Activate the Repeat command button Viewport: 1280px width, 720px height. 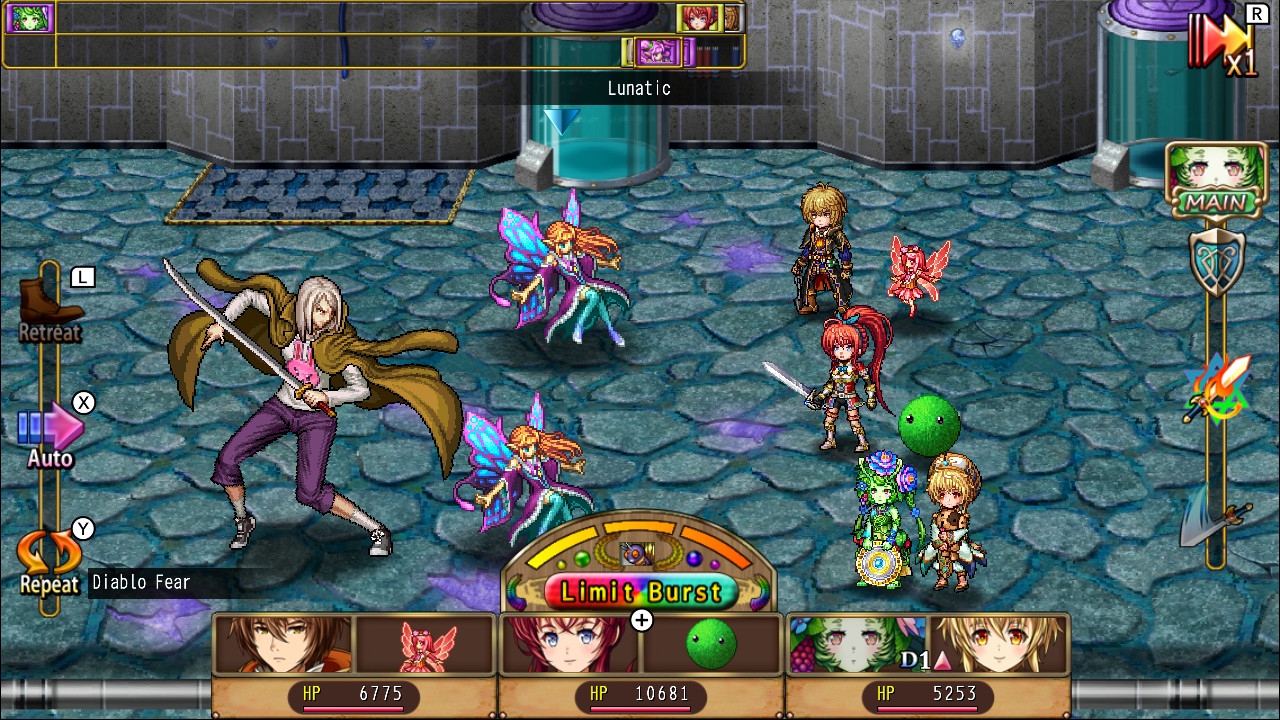48,558
